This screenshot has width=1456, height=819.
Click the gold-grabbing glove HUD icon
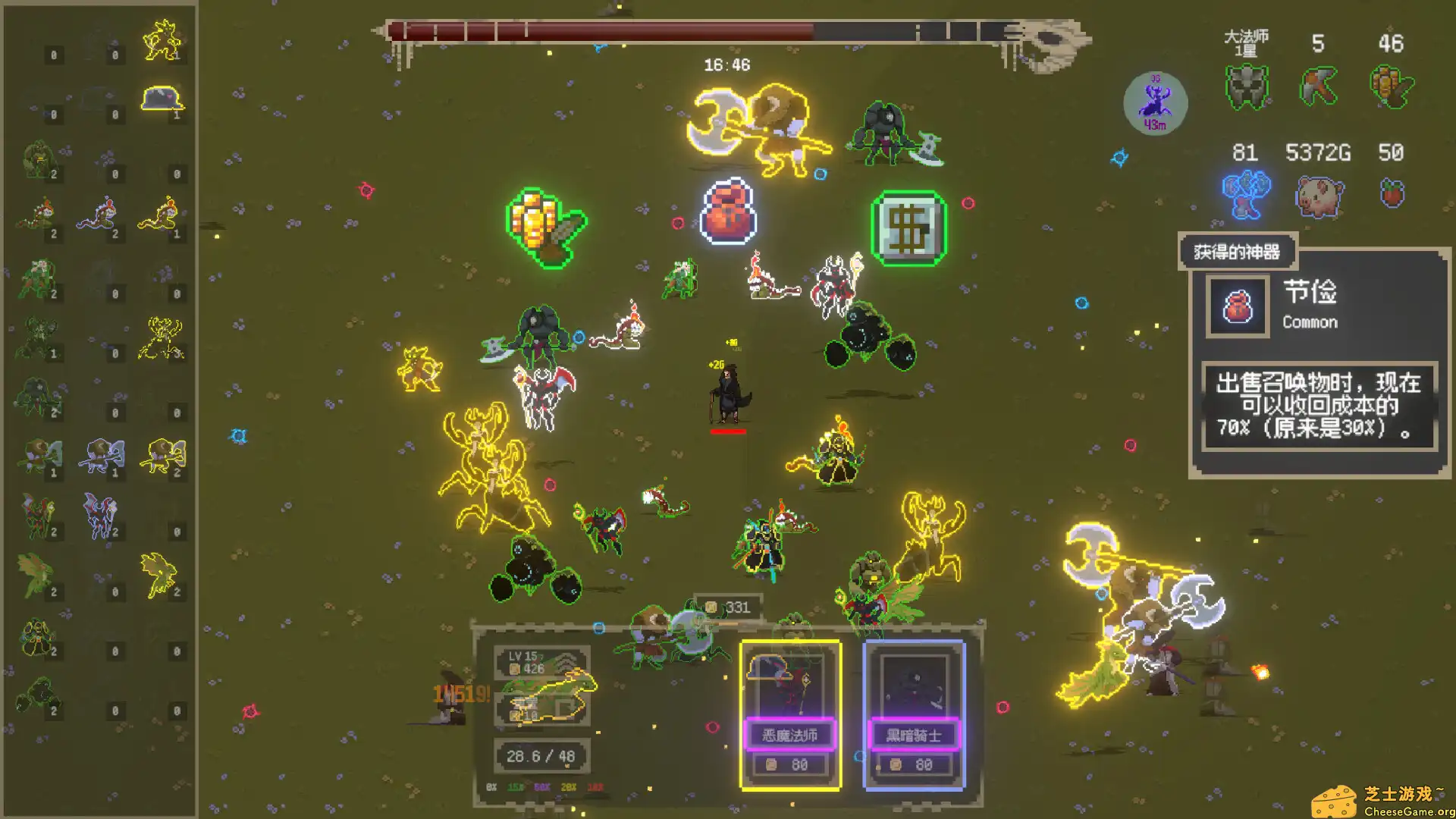pos(1391,86)
